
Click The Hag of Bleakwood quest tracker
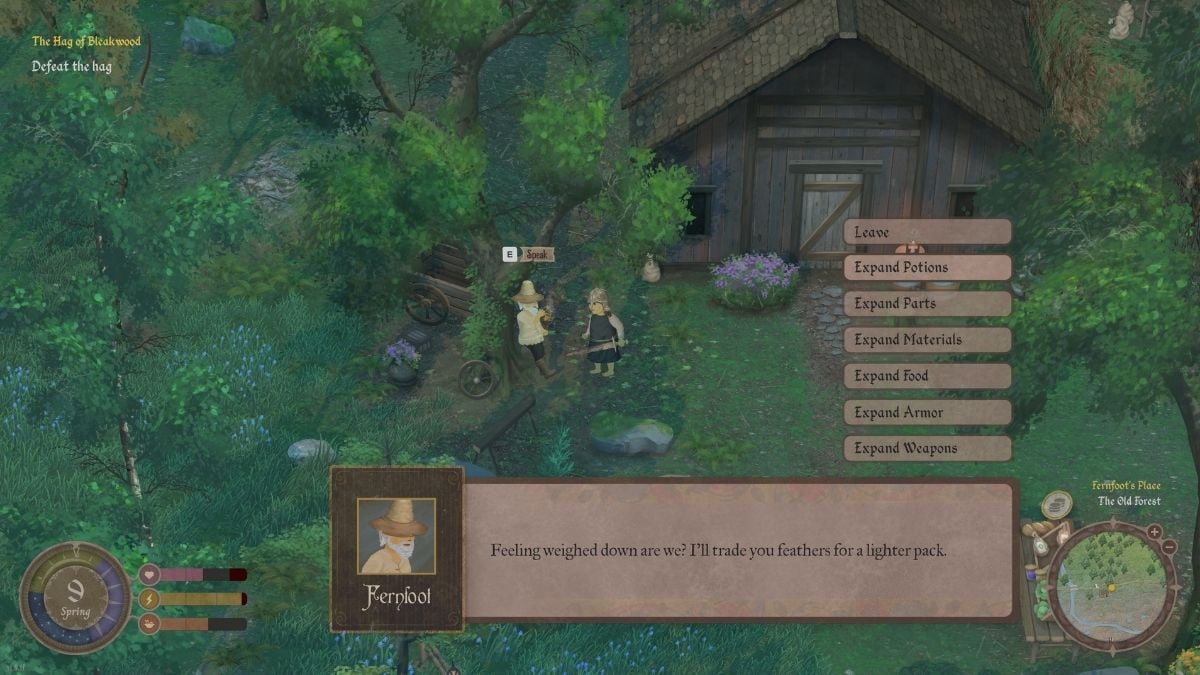click(86, 41)
